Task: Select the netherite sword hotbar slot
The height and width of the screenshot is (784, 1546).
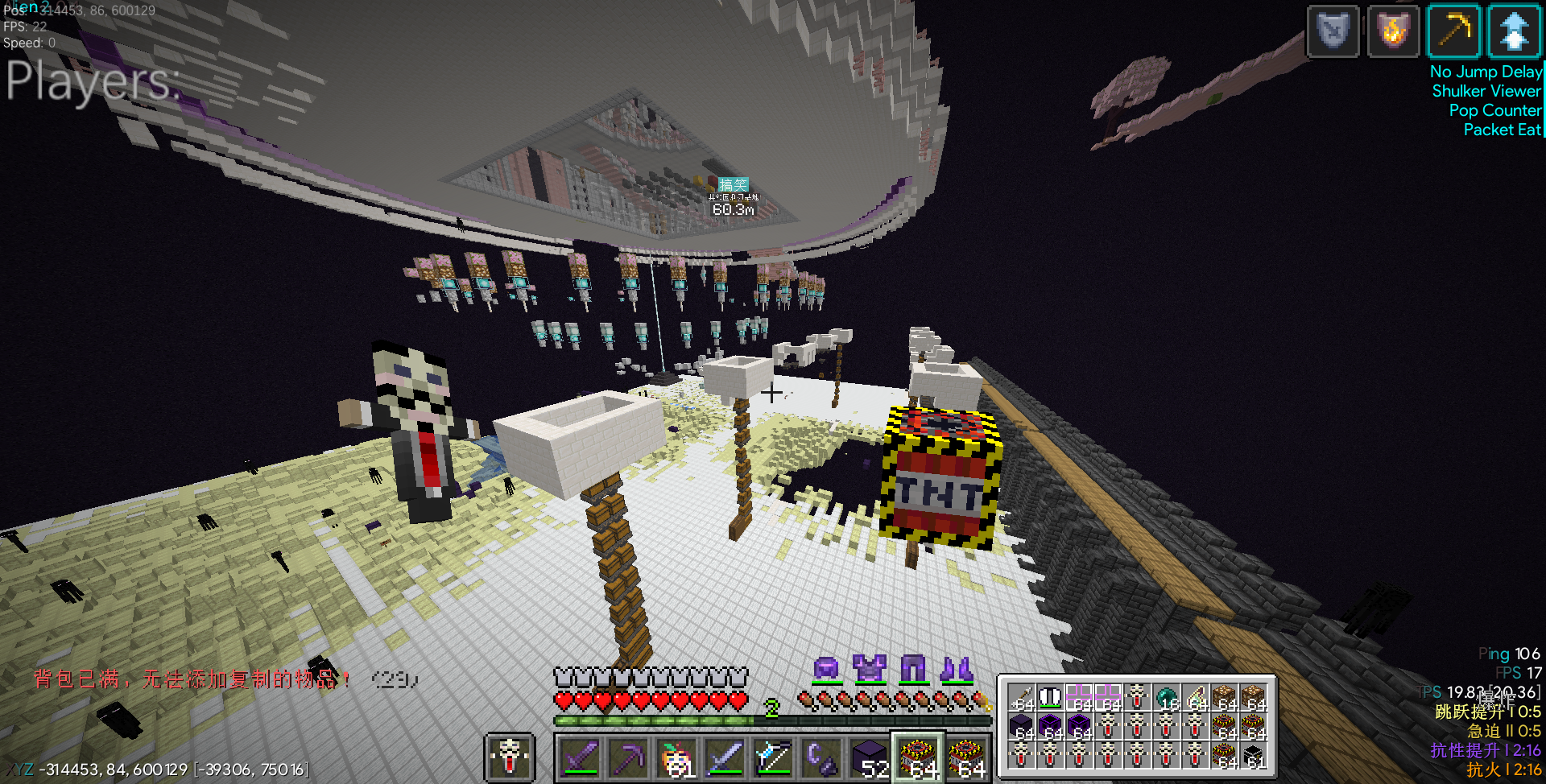Action: pyautogui.click(x=581, y=758)
